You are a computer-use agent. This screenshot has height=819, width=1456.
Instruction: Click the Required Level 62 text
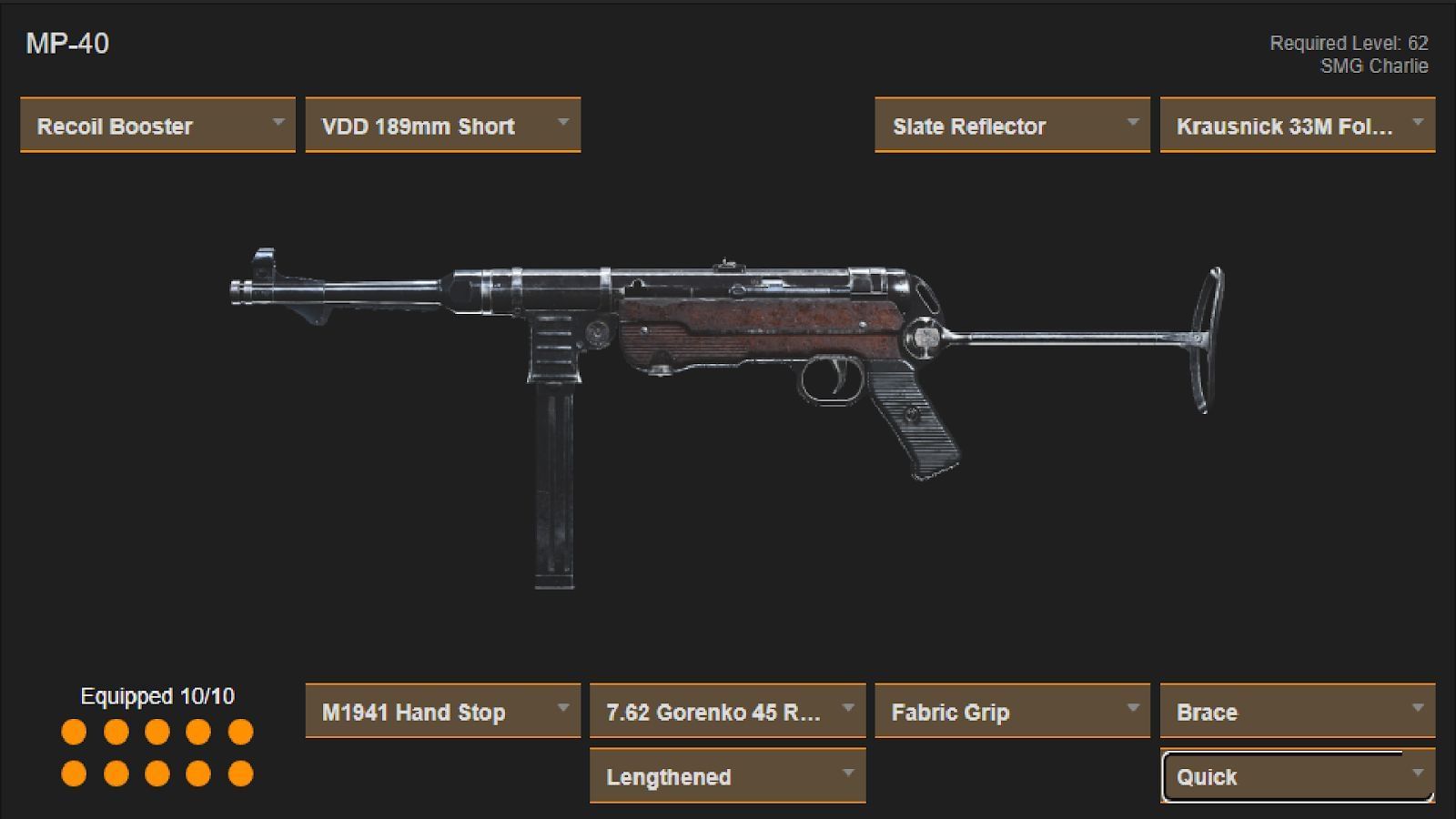tap(1350, 42)
